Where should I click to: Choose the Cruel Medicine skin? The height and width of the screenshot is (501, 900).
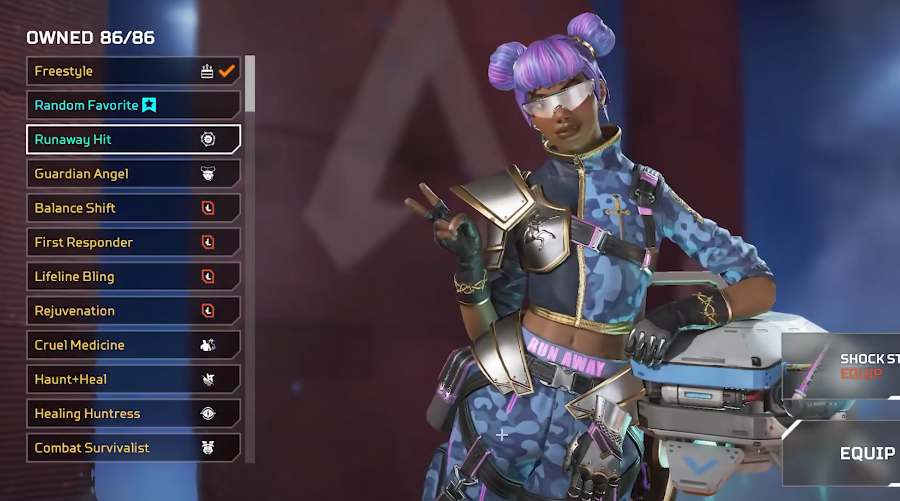[133, 345]
